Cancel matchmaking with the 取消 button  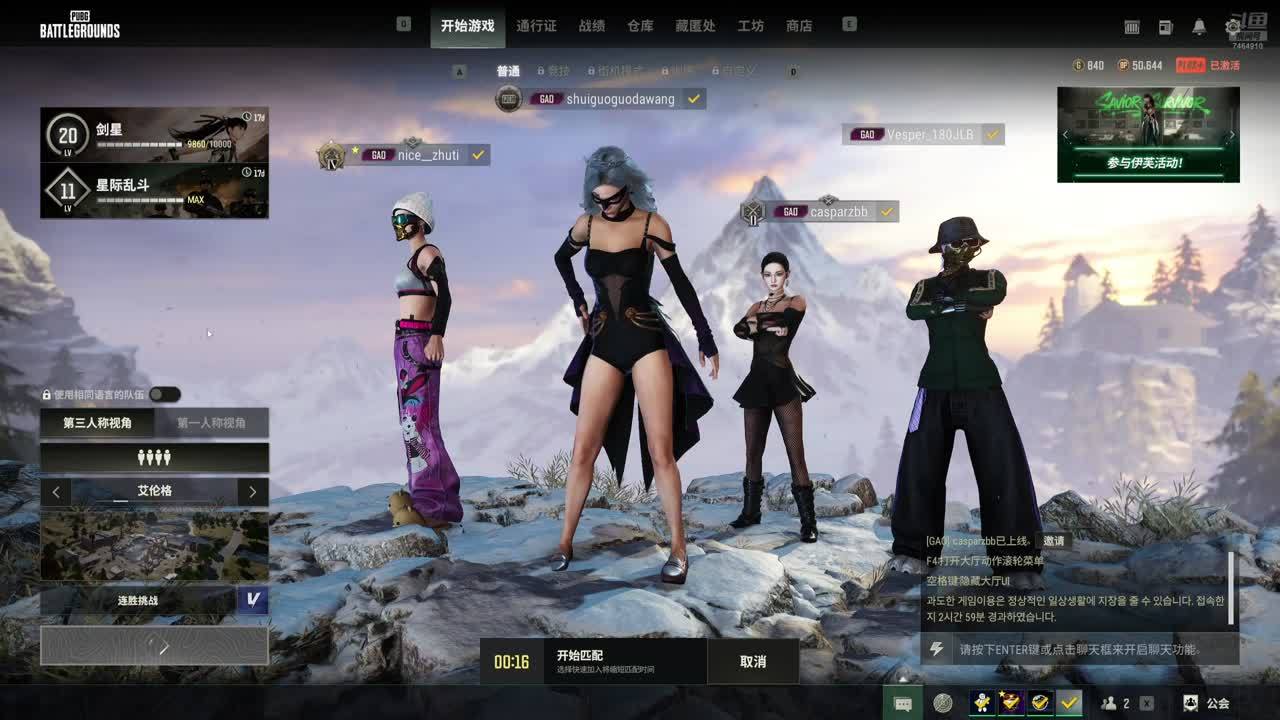click(753, 661)
